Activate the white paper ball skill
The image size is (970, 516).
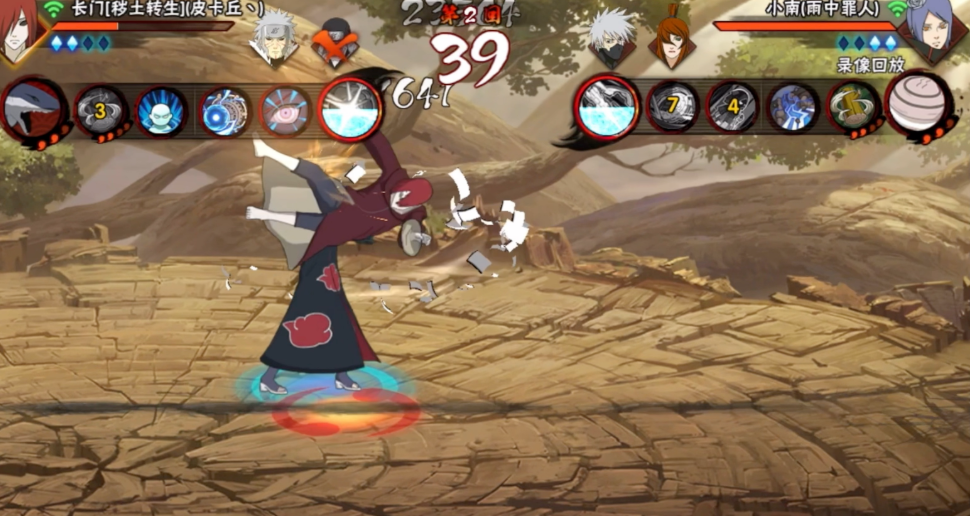[x=919, y=103]
